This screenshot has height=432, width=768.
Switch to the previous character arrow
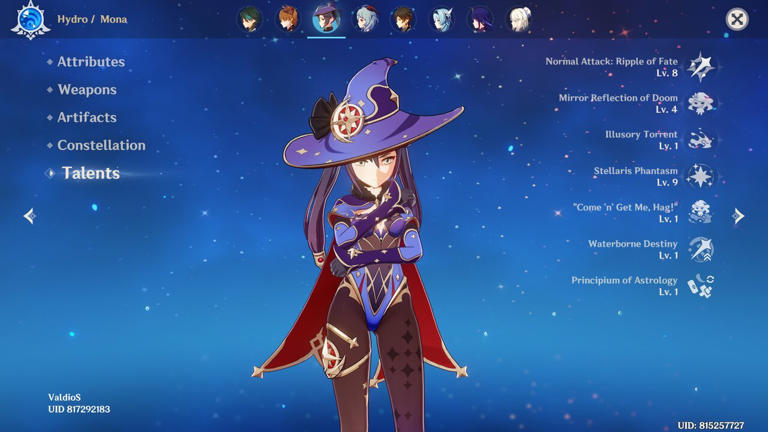(29, 215)
